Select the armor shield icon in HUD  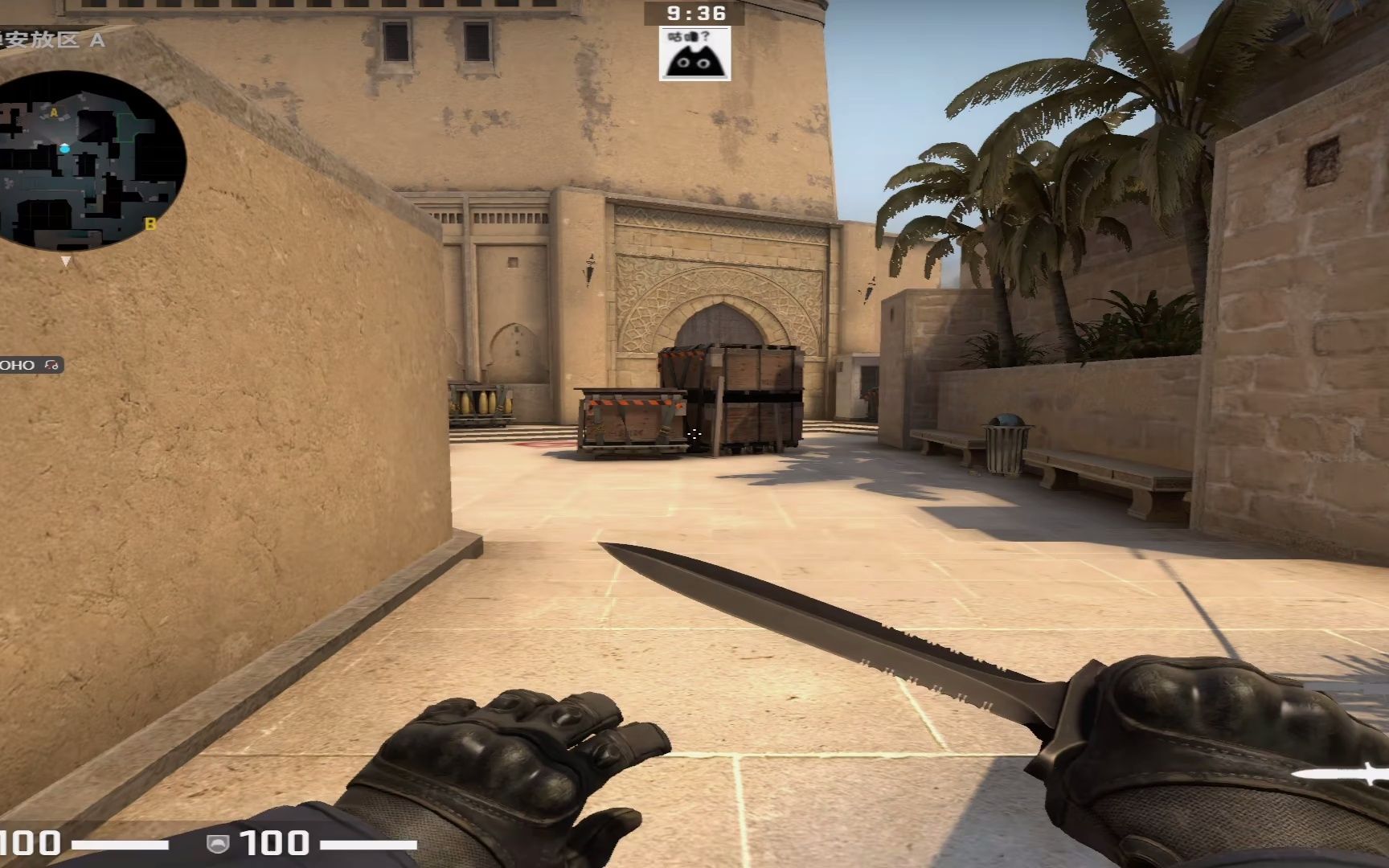click(219, 844)
